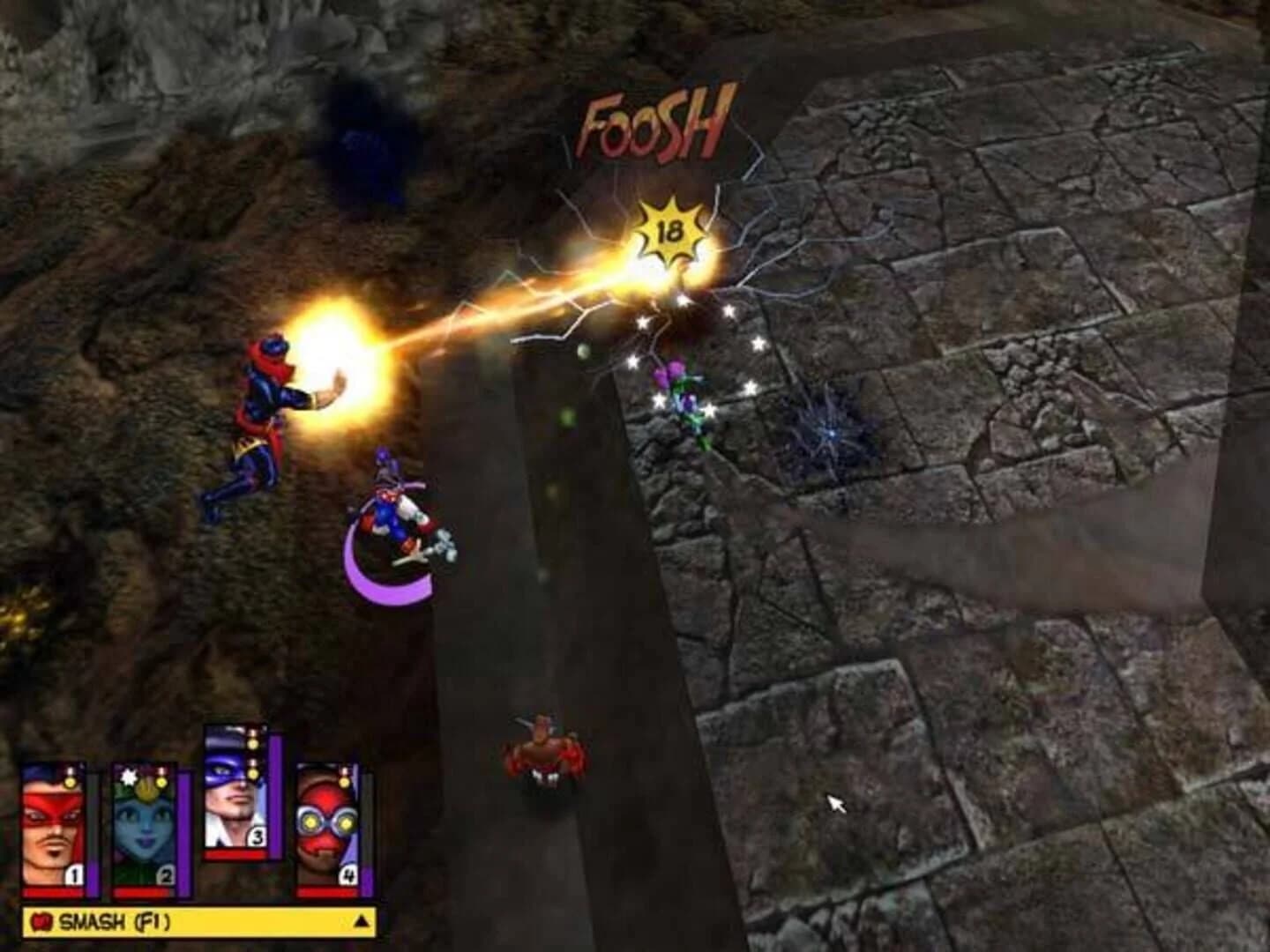Click hero 1's red health bar
Image resolution: width=1270 pixels, height=952 pixels.
point(52,892)
